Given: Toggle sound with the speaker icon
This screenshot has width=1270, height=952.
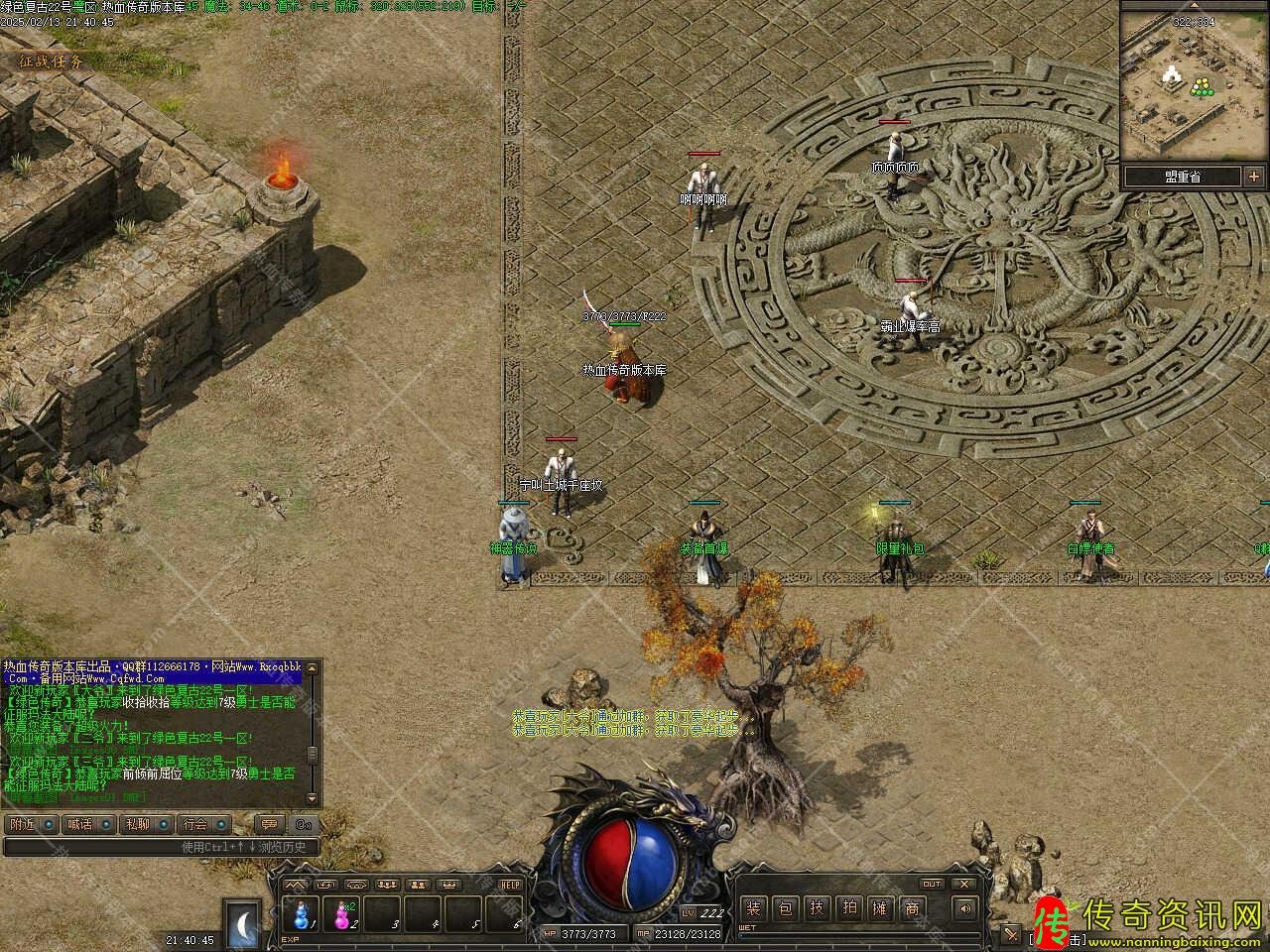Looking at the screenshot, I should point(963,908).
